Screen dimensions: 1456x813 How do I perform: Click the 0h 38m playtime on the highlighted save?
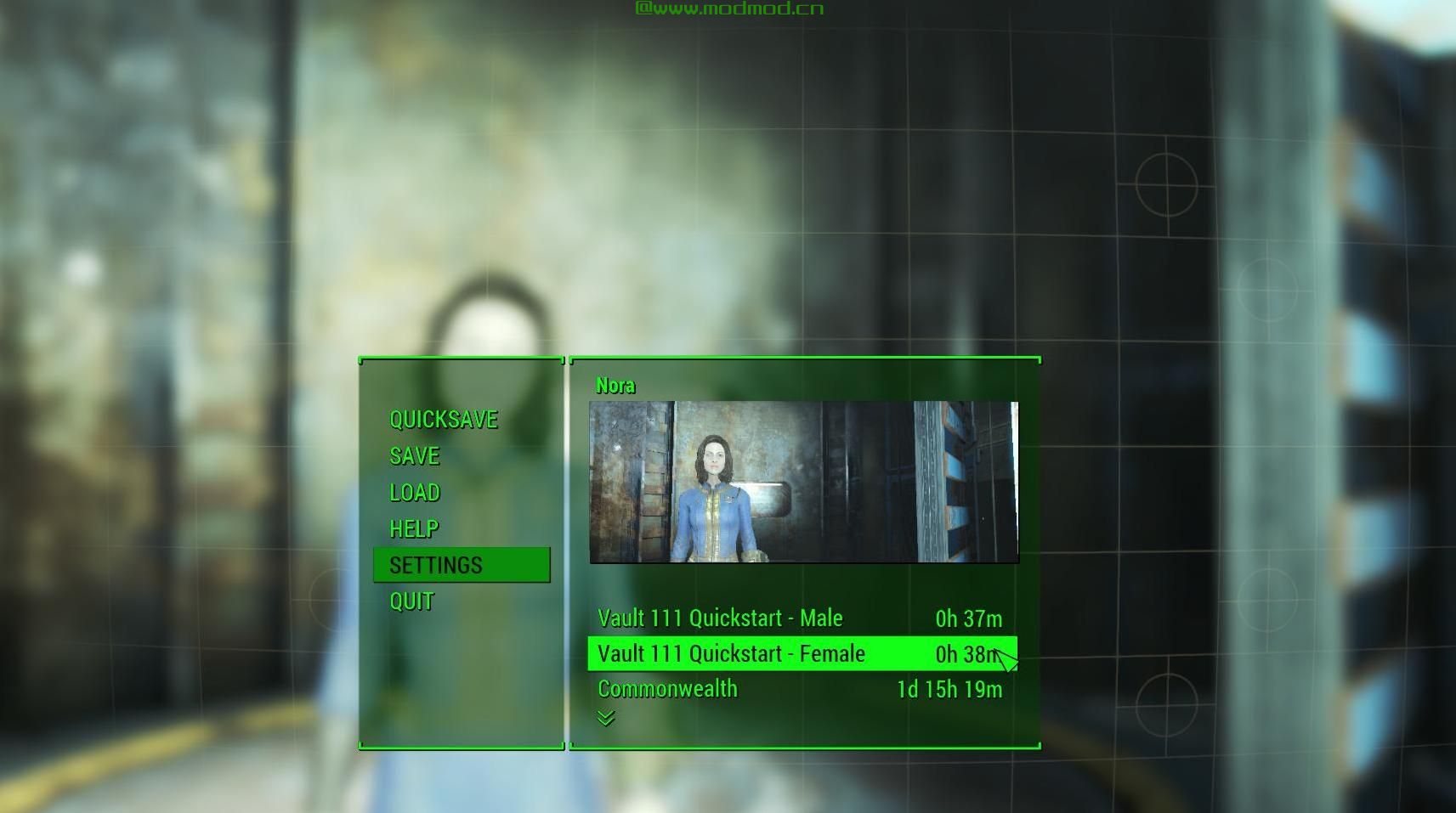pyautogui.click(x=965, y=653)
